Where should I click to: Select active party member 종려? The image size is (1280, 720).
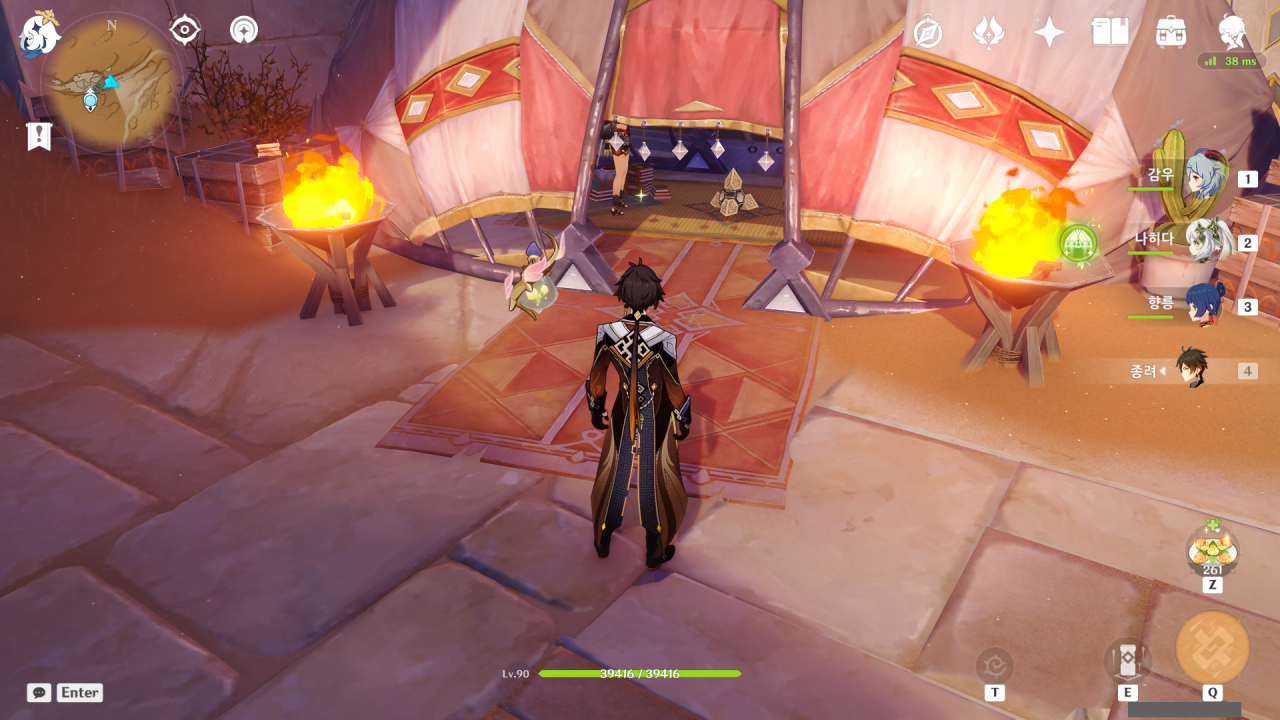tap(1193, 369)
